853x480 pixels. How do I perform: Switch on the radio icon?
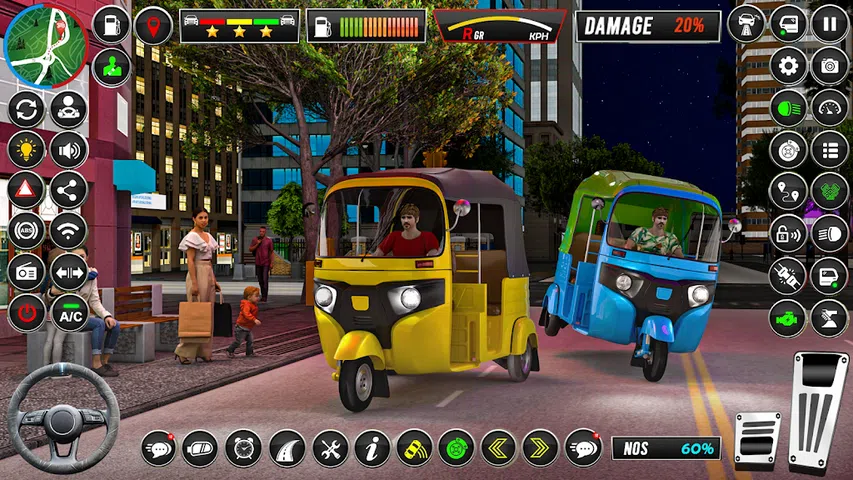(x=26, y=272)
